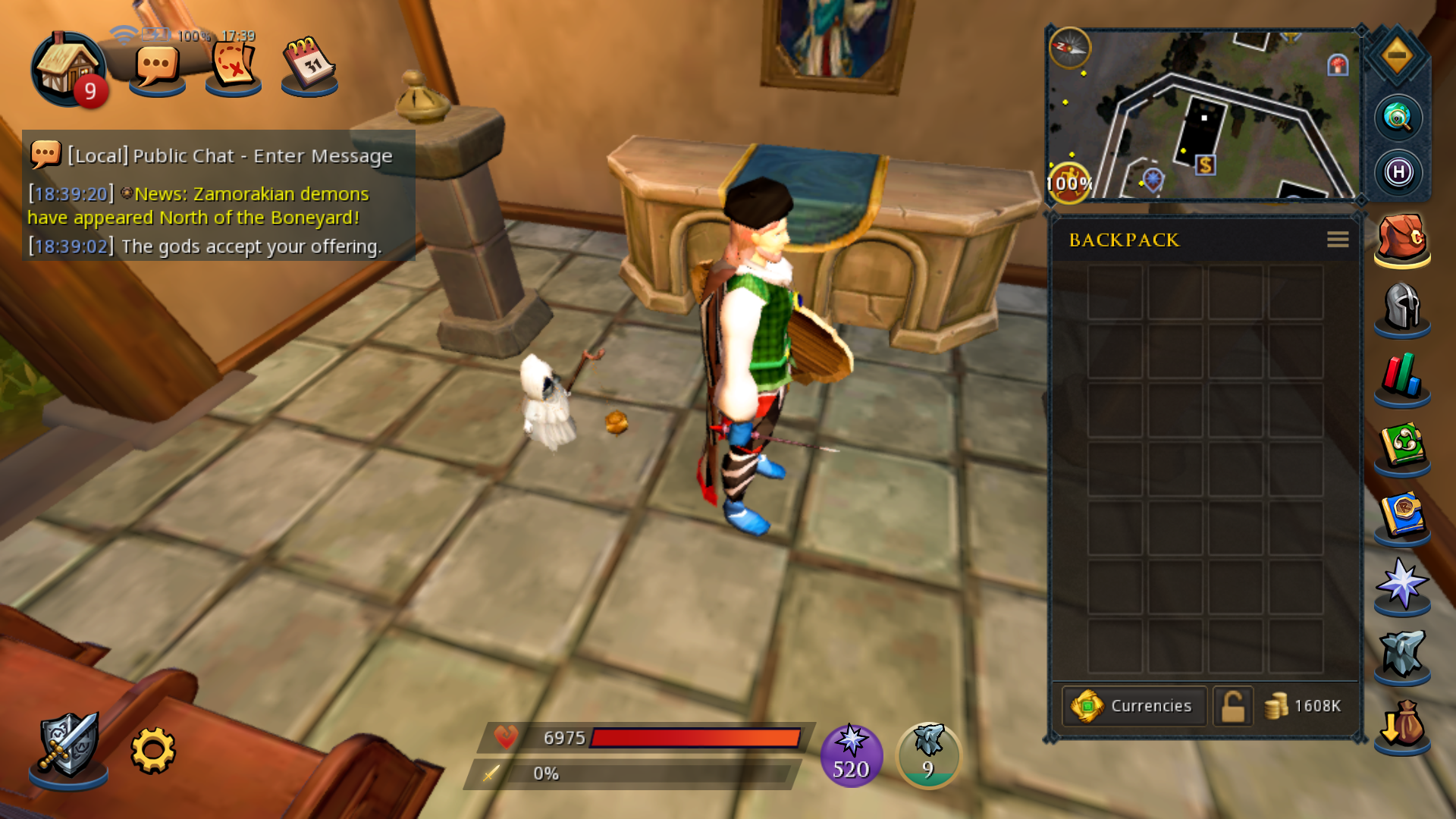
Task: Open the skills bar chart tab
Action: [x=1401, y=377]
